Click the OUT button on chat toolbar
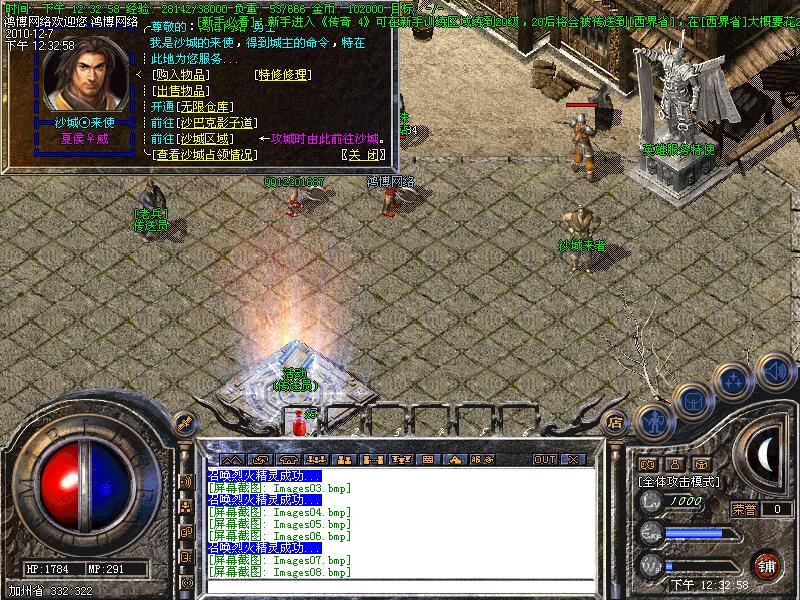This screenshot has height=600, width=800. (544, 459)
